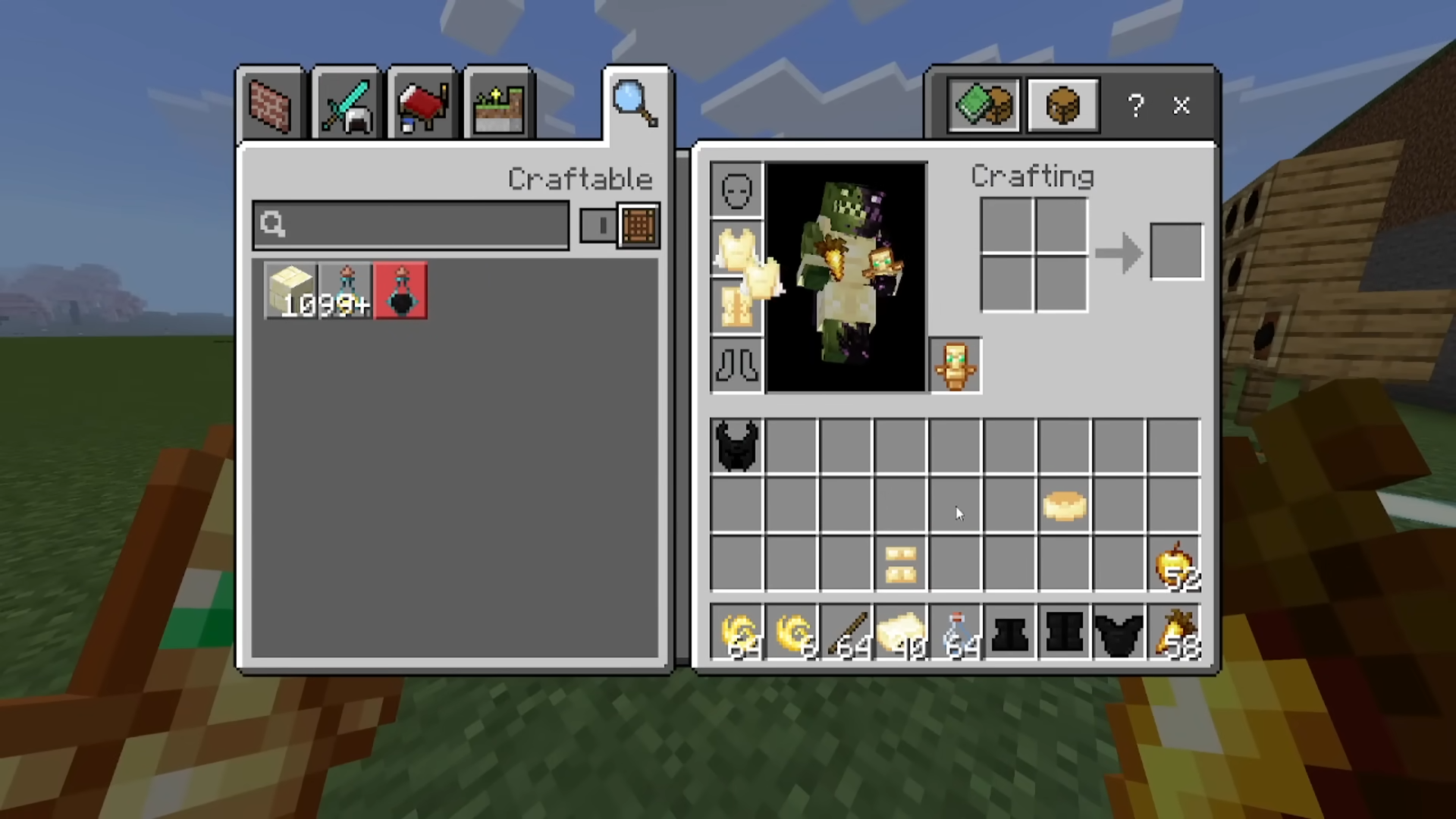Select the Items tab with red bed

[422, 105]
